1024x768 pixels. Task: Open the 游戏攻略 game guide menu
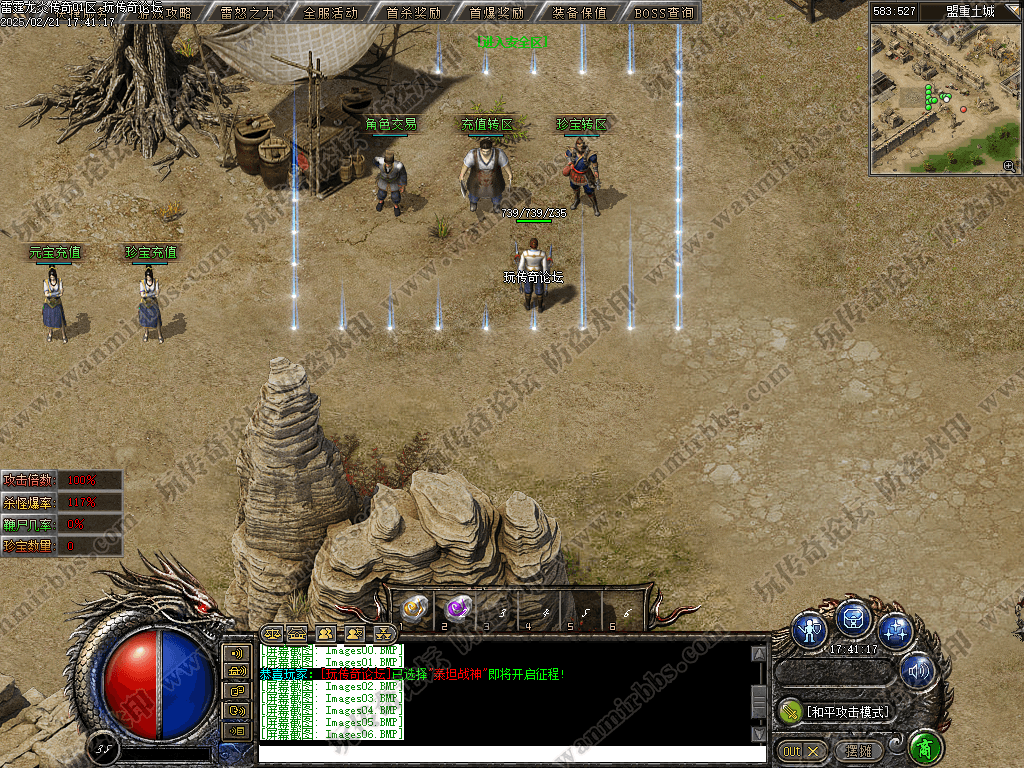166,13
